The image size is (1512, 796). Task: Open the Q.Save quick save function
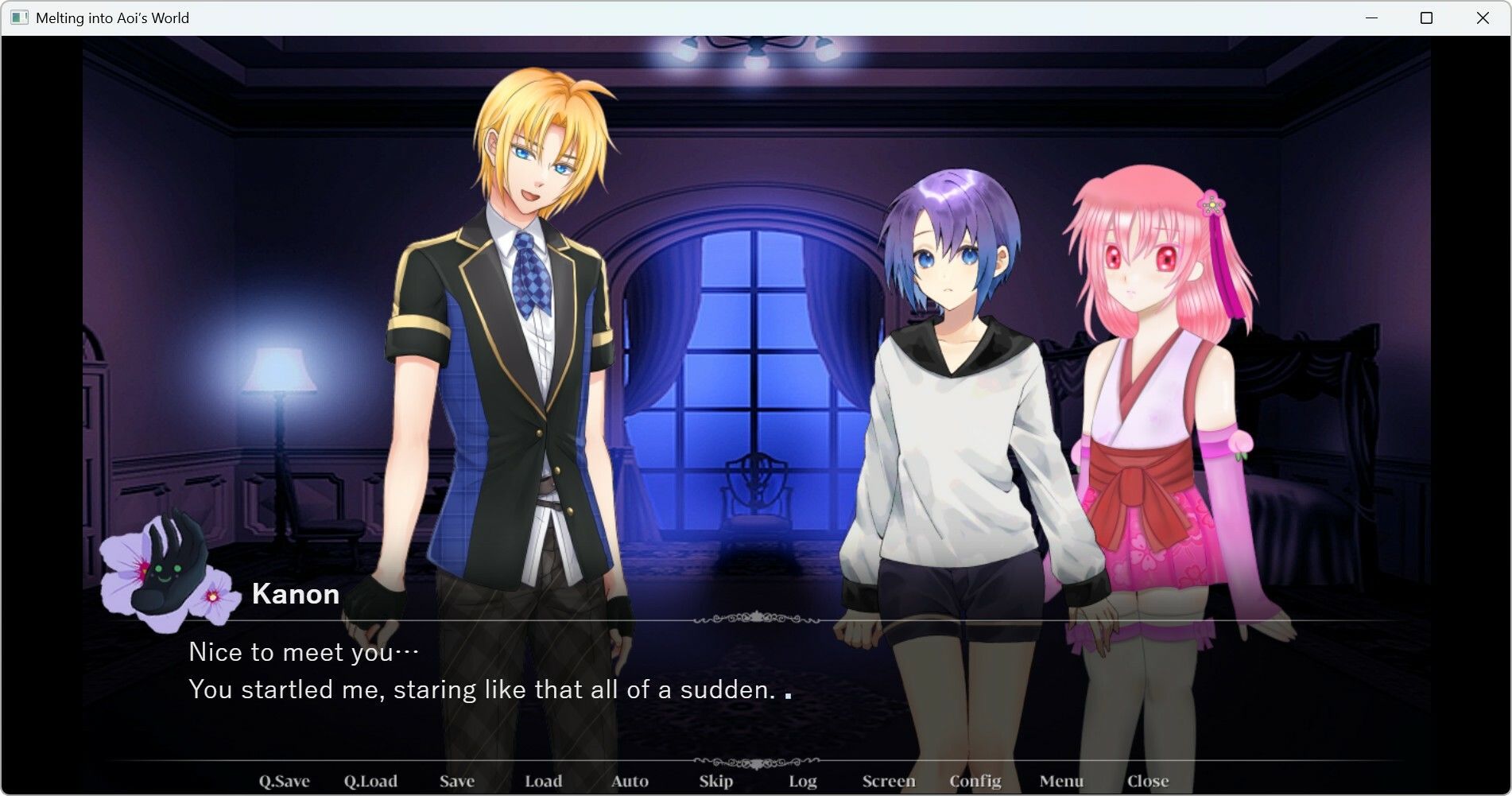[x=285, y=780]
